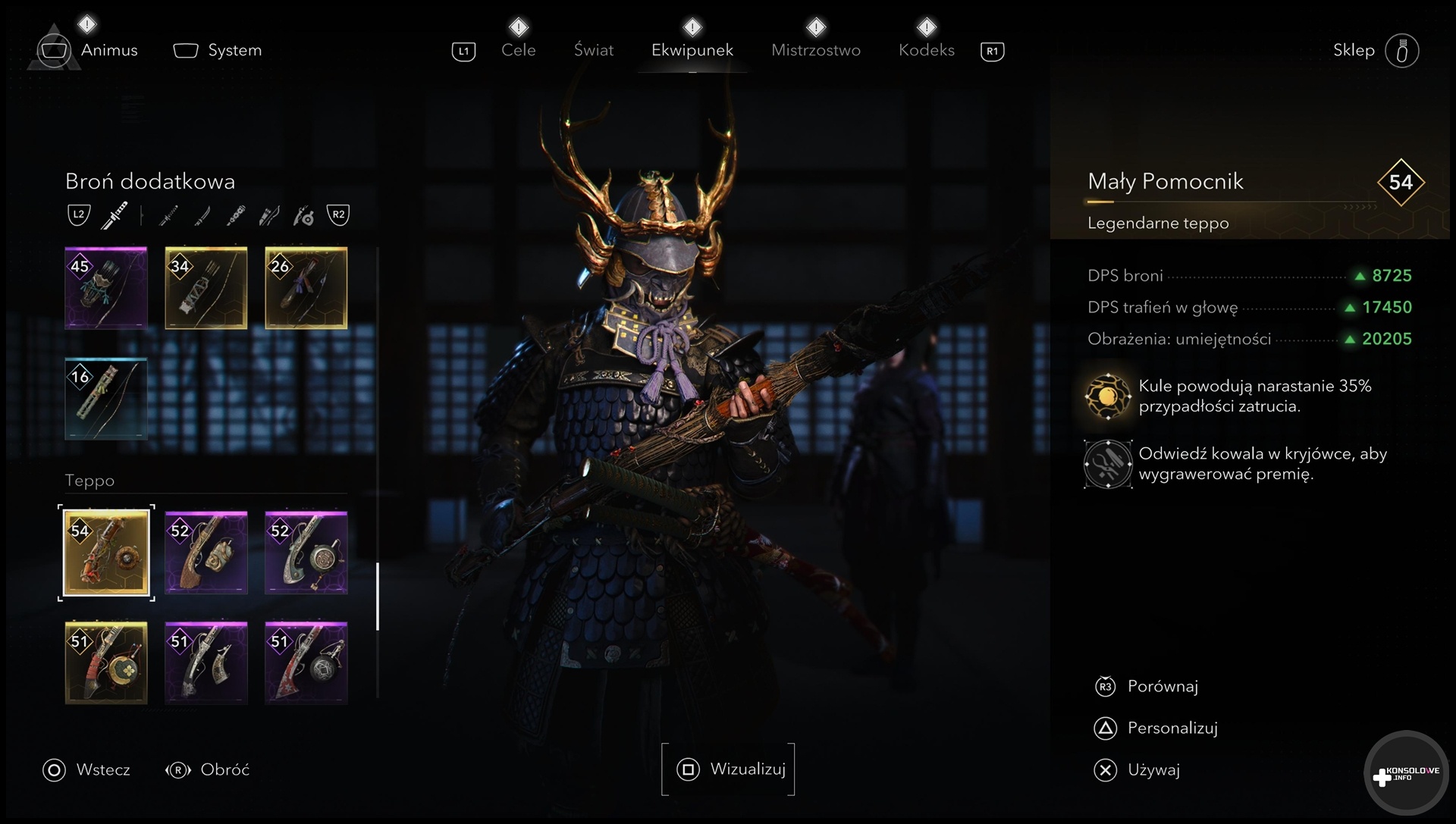
Task: Click Personalizuj option
Action: click(x=1172, y=728)
